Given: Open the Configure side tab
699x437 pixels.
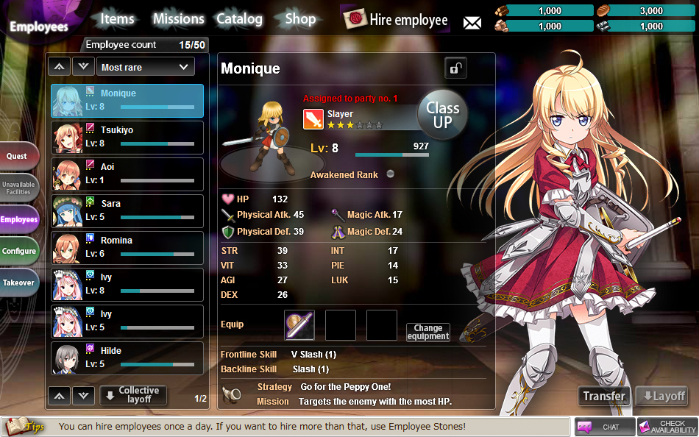Looking at the screenshot, I should tap(19, 251).
